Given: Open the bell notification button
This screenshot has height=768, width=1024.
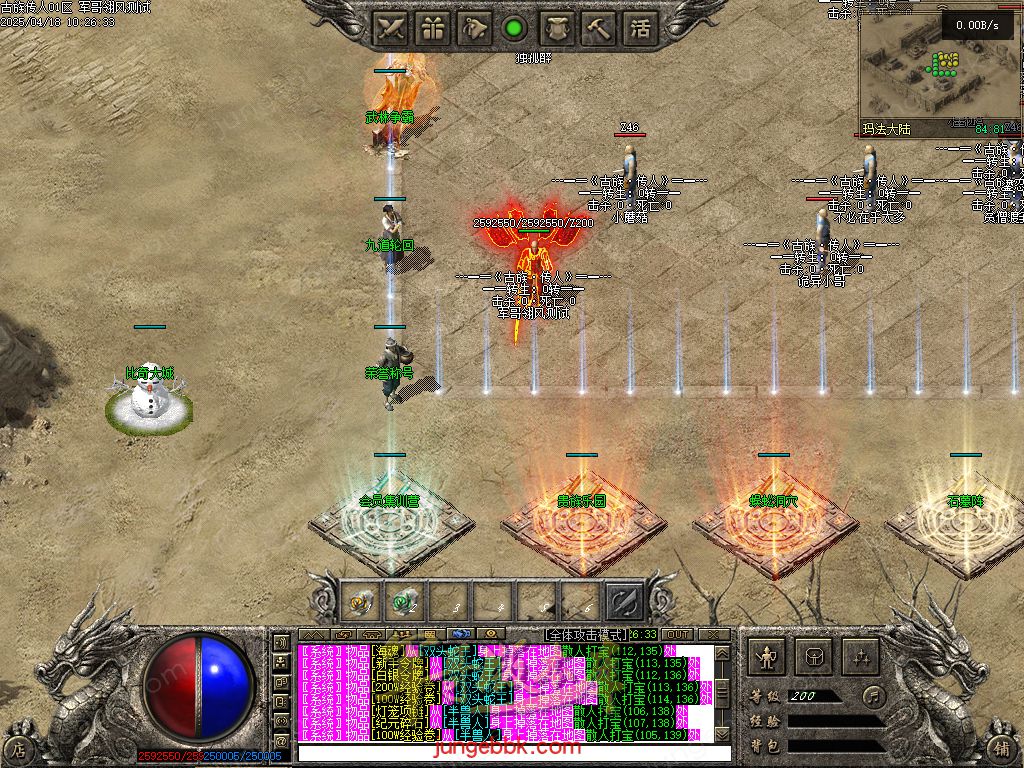Looking at the screenshot, I should (474, 28).
